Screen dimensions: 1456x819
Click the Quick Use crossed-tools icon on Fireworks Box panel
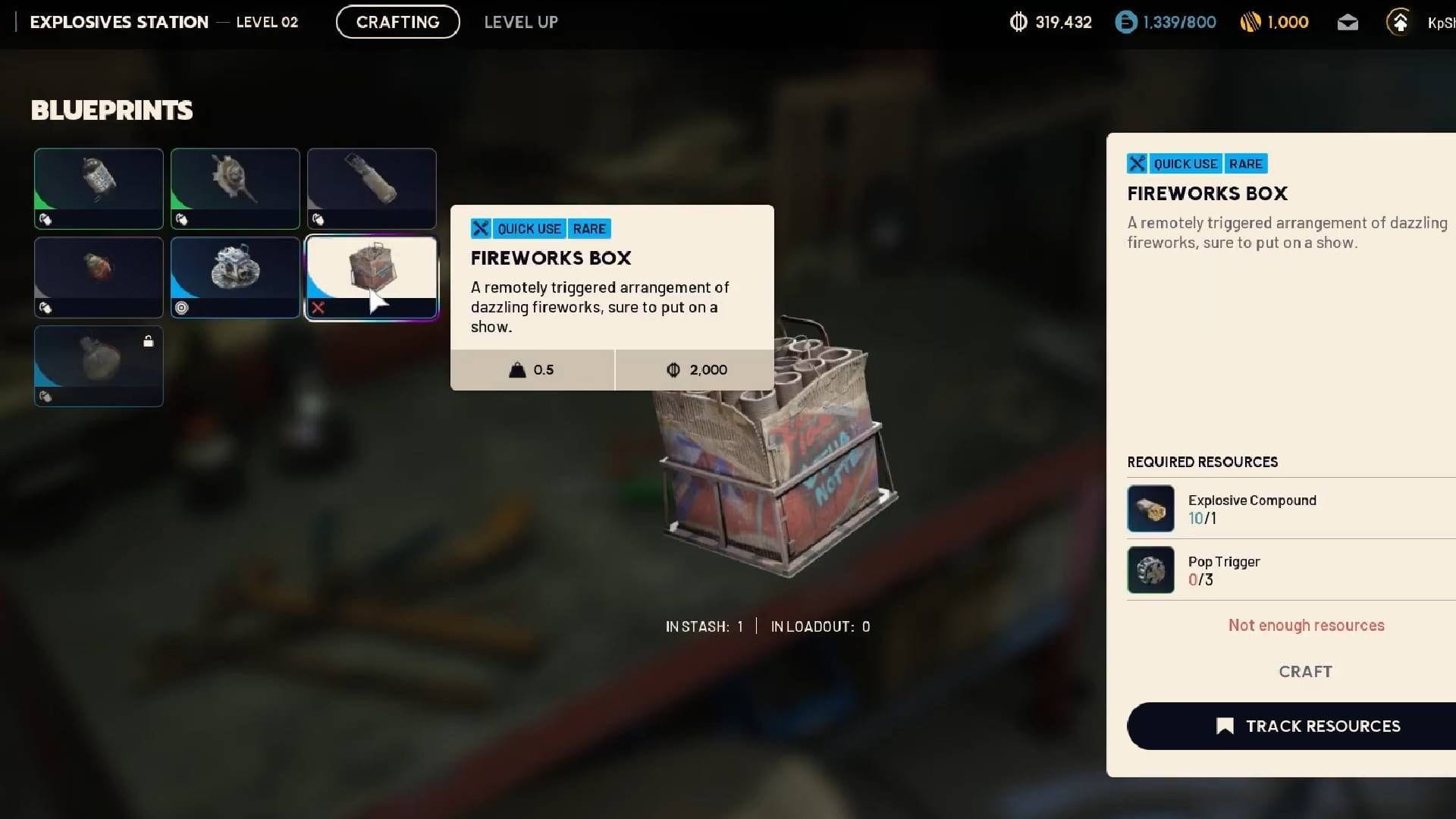click(x=1137, y=163)
